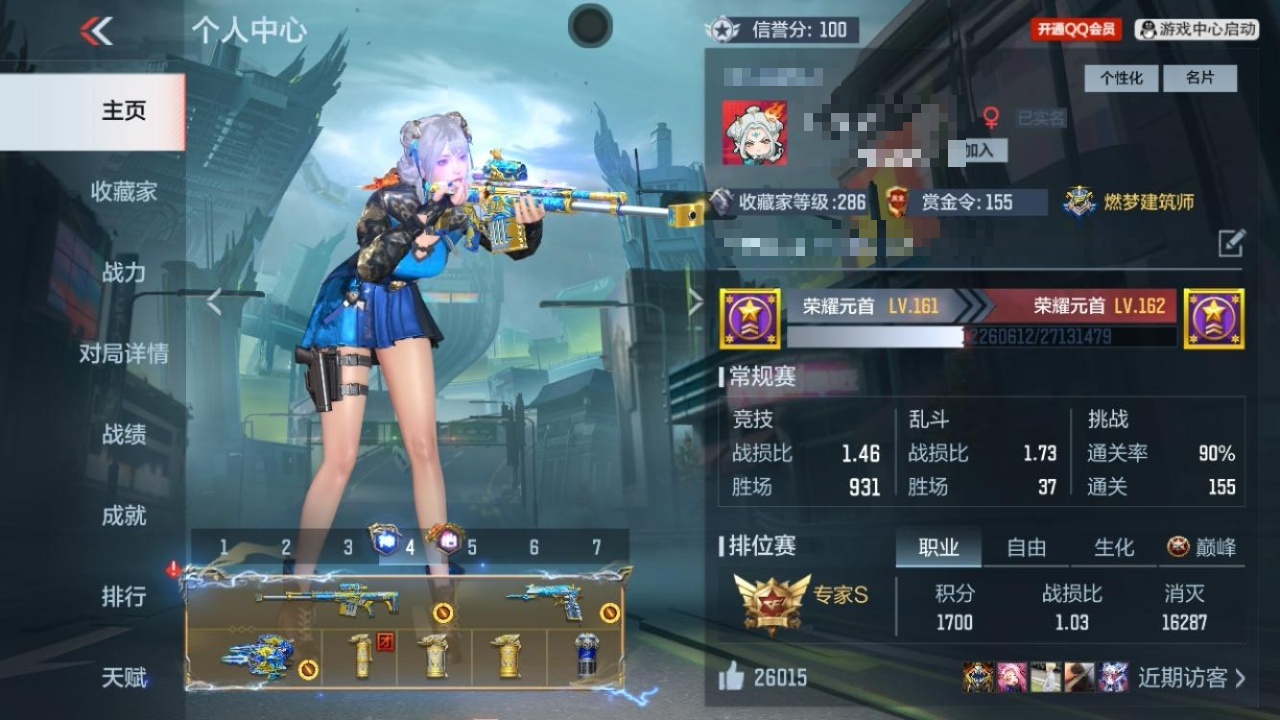Open the 收藏家 collector menu
1280x720 pixels.
[124, 191]
